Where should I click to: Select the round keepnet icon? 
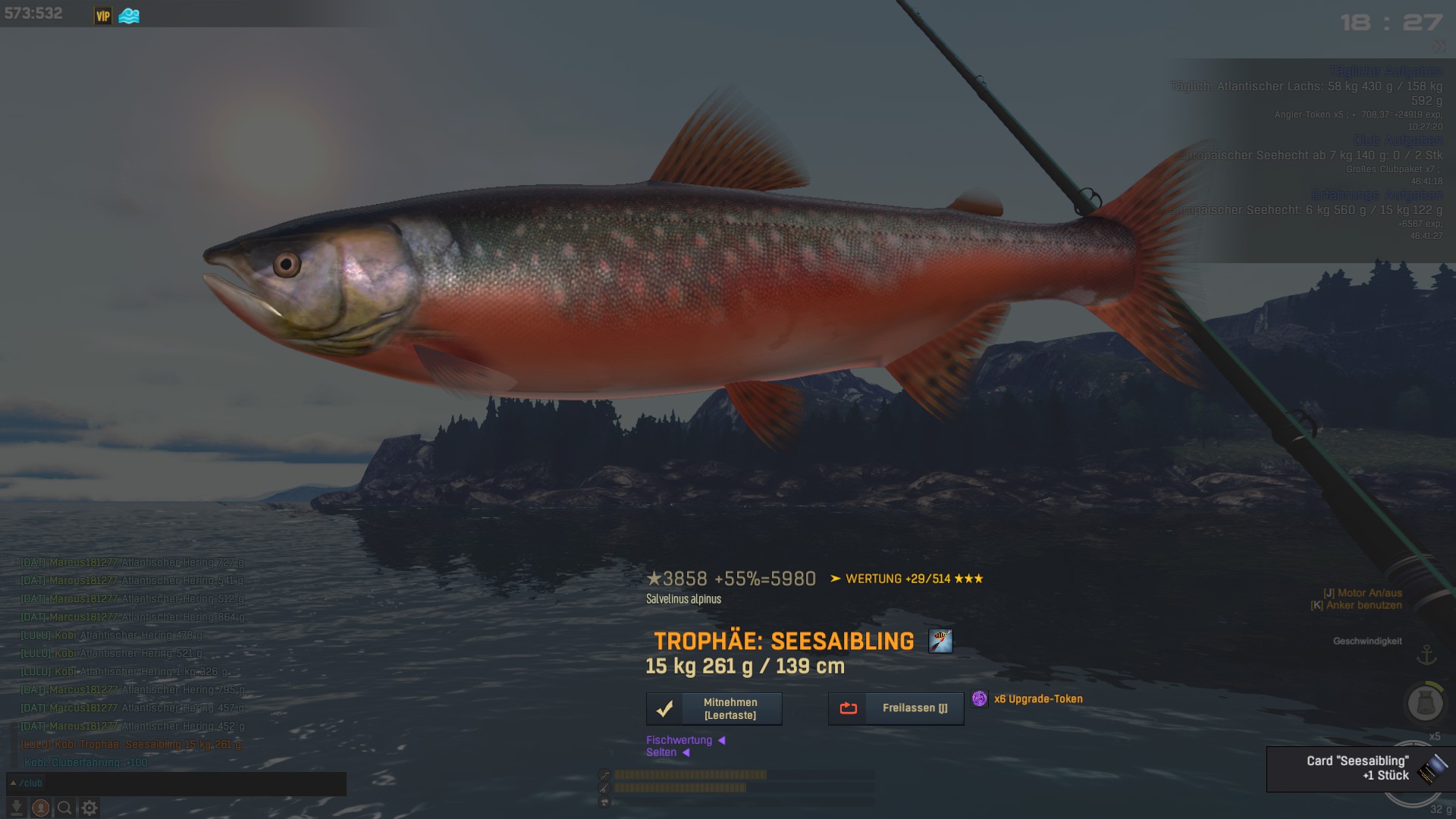[x=1425, y=704]
